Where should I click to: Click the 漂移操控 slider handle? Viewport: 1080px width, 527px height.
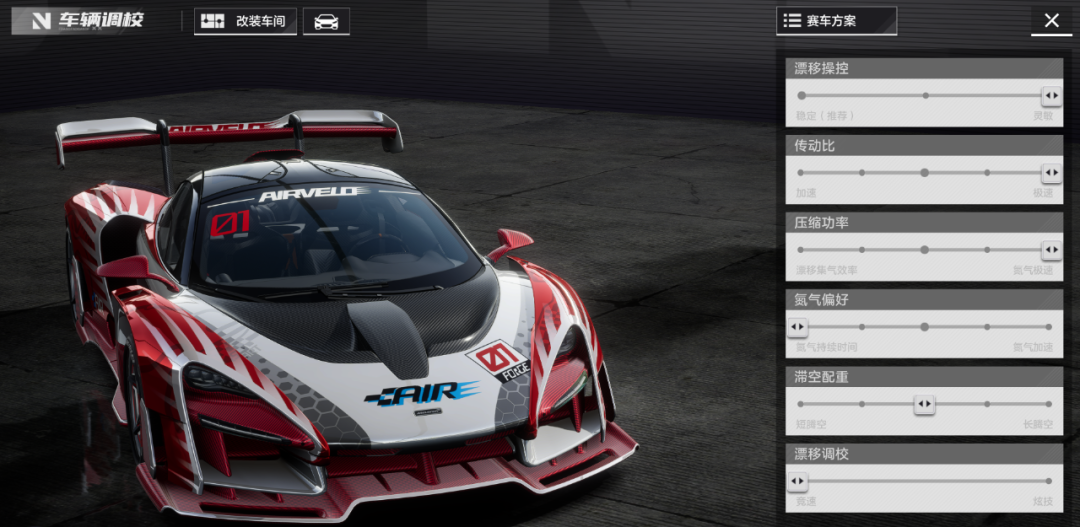coord(1051,96)
